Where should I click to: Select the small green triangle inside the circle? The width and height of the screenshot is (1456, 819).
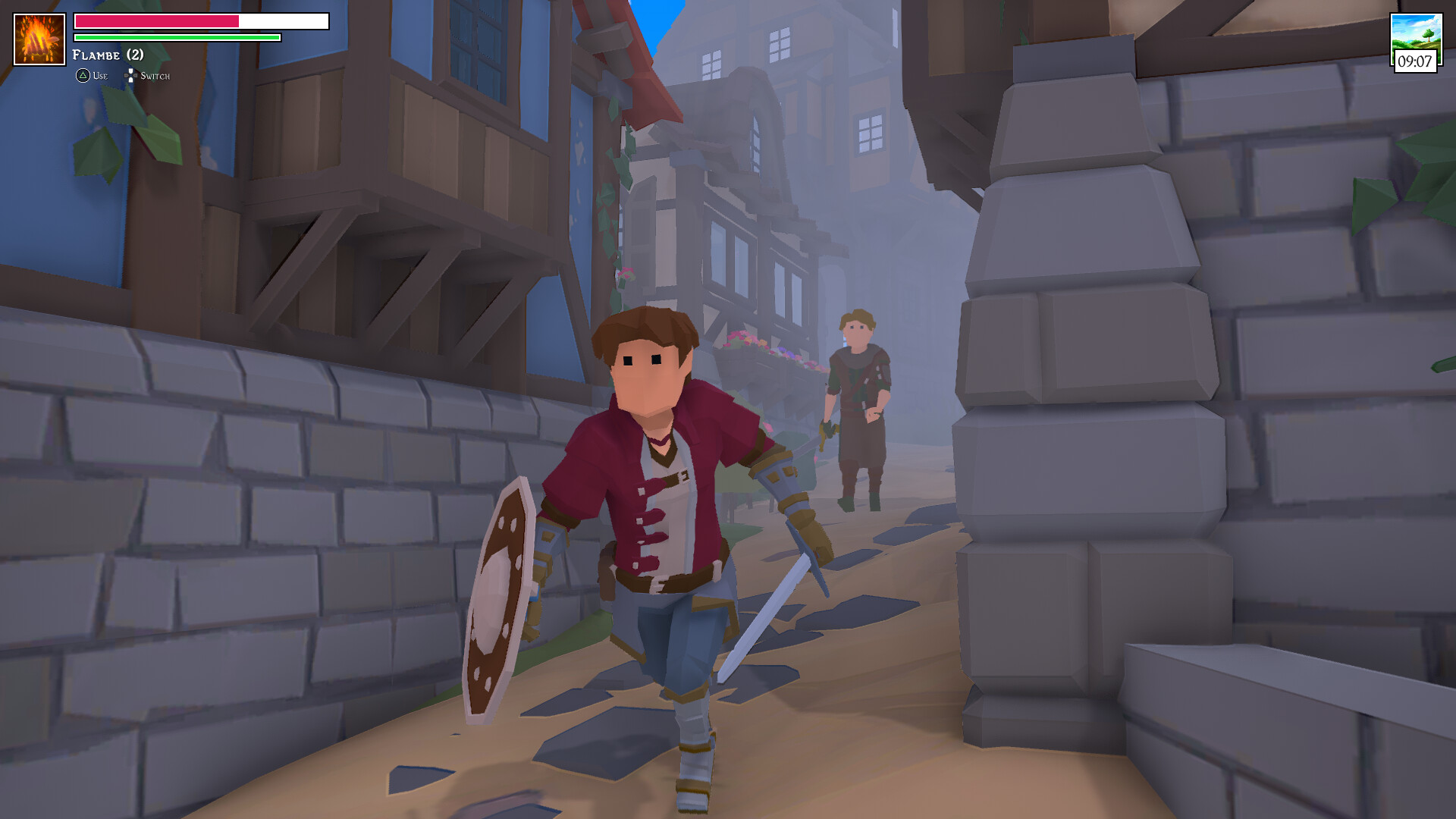point(81,76)
